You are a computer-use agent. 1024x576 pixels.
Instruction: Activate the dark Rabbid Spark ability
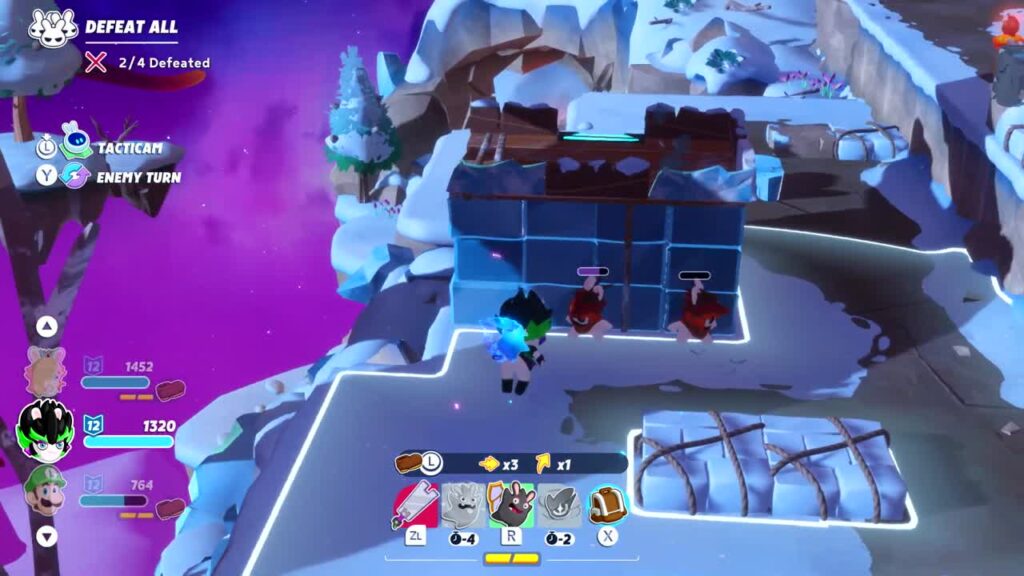tap(512, 505)
